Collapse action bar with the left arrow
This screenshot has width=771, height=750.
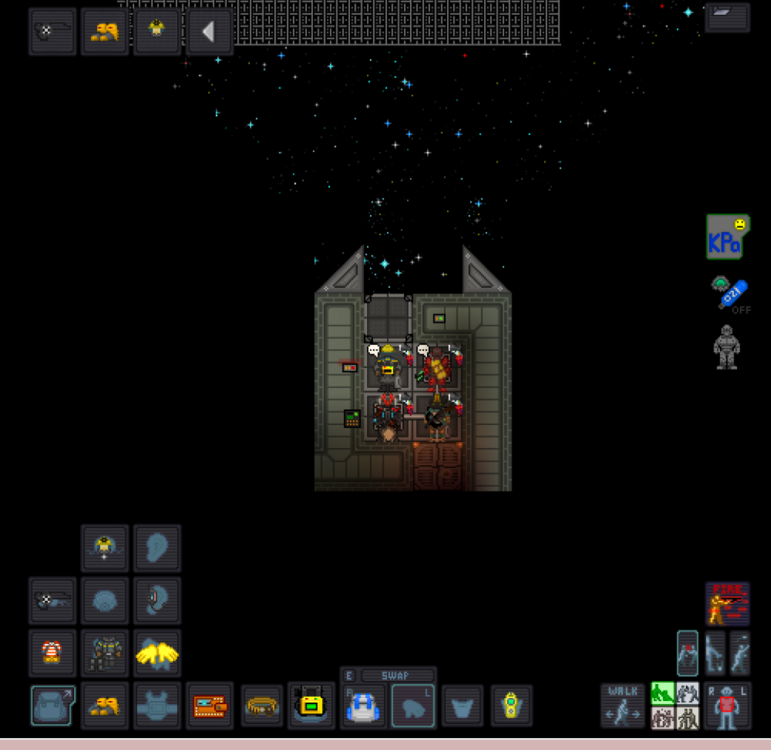(208, 31)
